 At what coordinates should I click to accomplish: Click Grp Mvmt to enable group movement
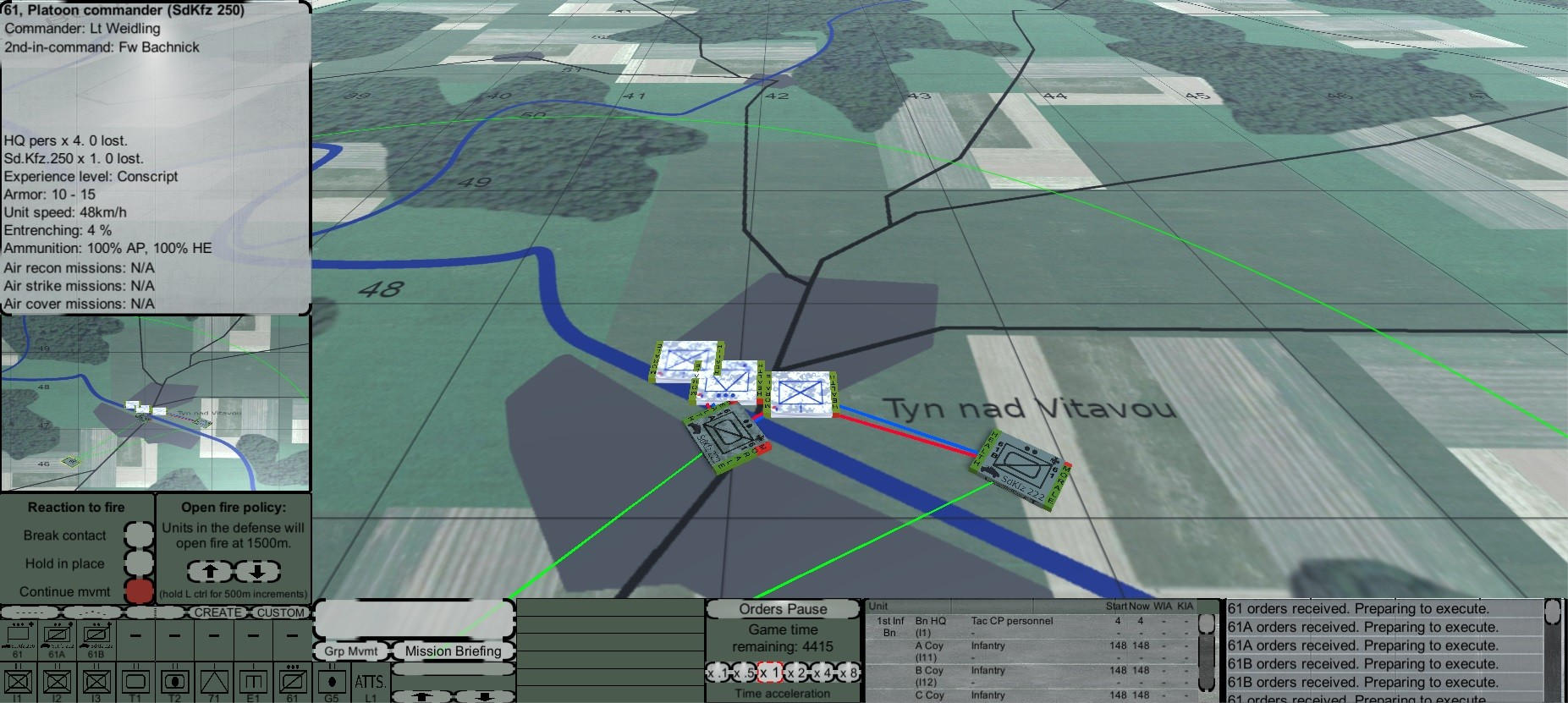349,651
